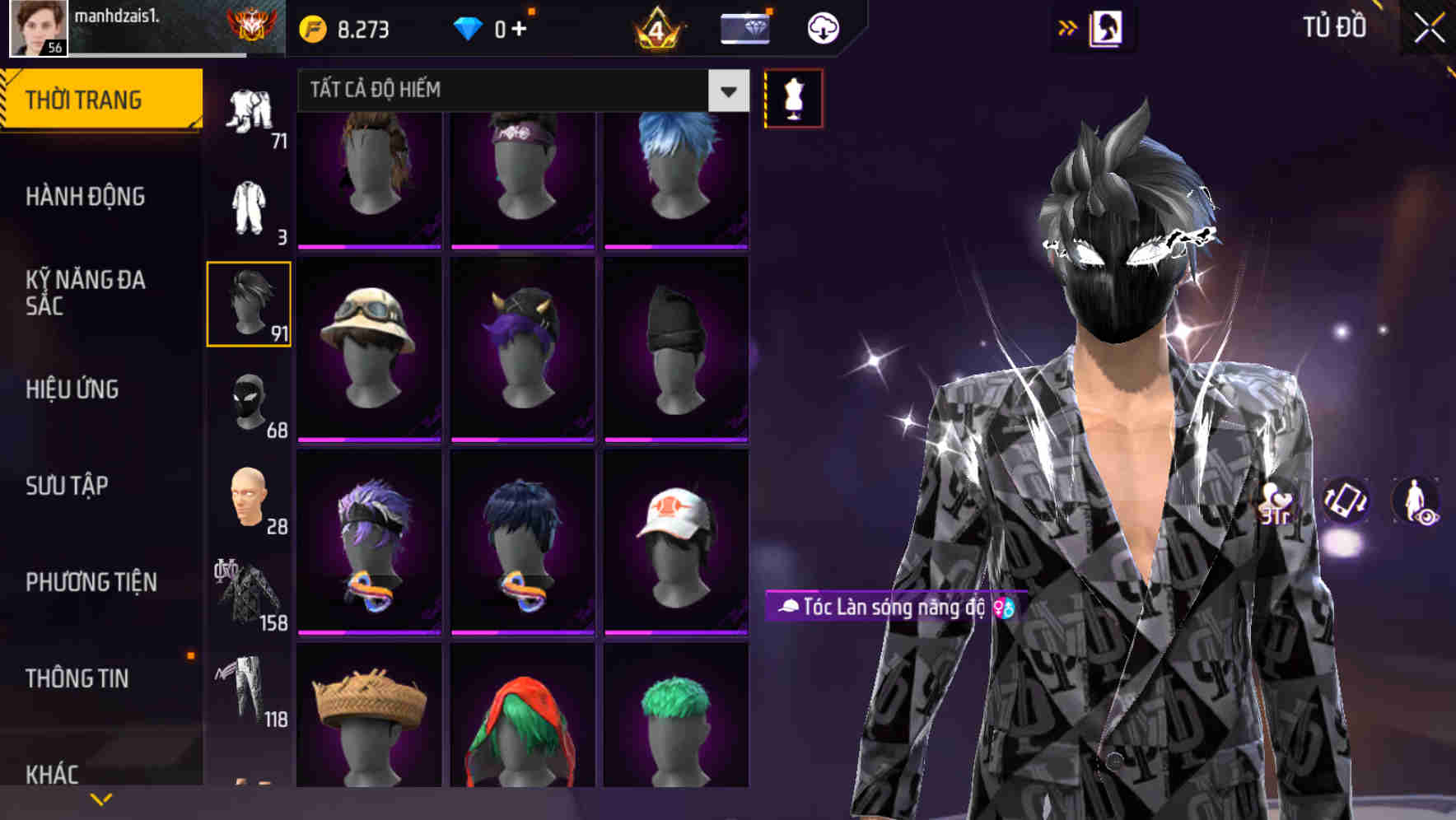Viewport: 1456px width, 820px height.
Task: Select the hair category icon showing 91 items
Action: click(x=249, y=303)
